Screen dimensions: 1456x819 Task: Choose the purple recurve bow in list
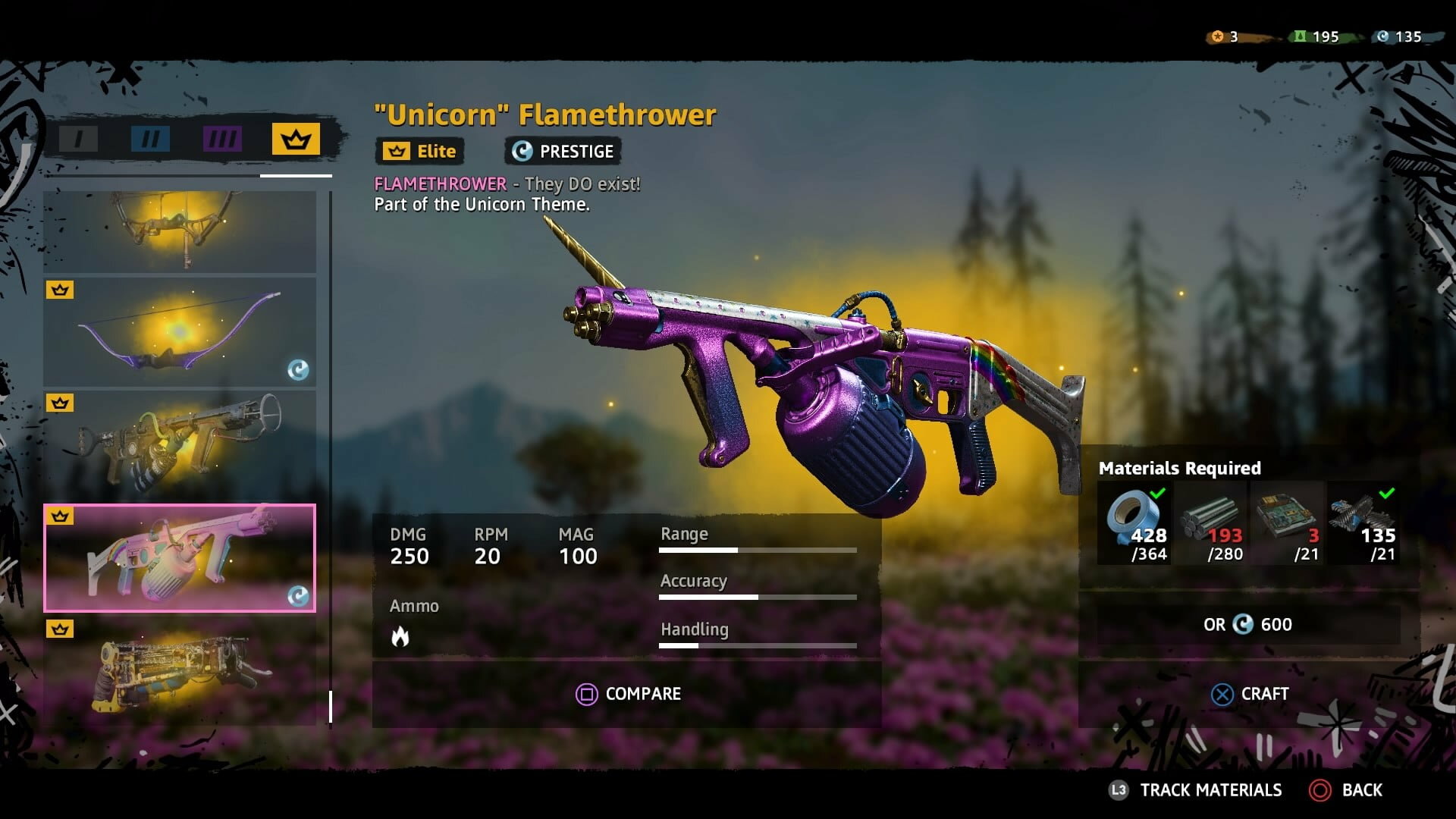click(x=180, y=332)
